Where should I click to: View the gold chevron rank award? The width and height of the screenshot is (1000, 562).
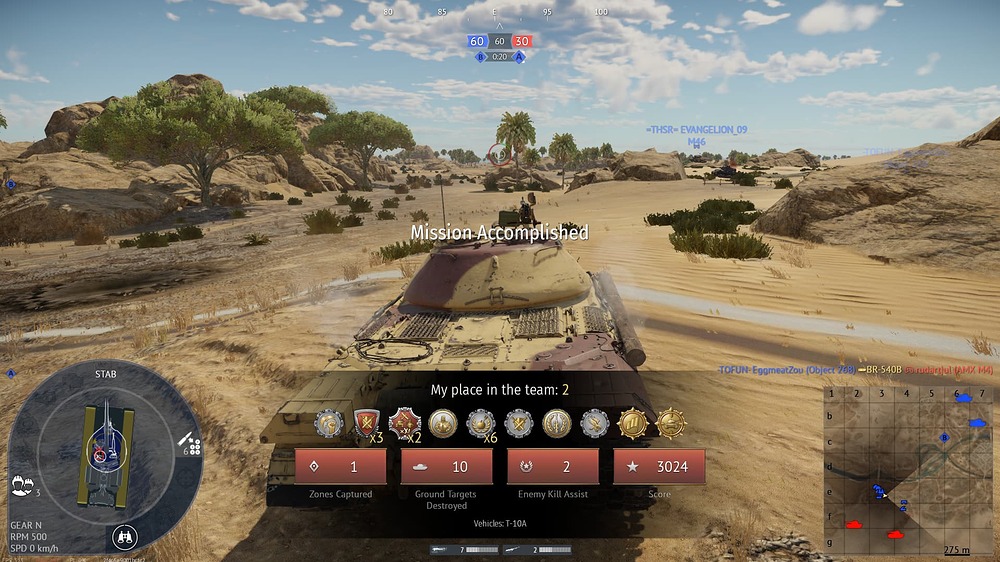[632, 423]
